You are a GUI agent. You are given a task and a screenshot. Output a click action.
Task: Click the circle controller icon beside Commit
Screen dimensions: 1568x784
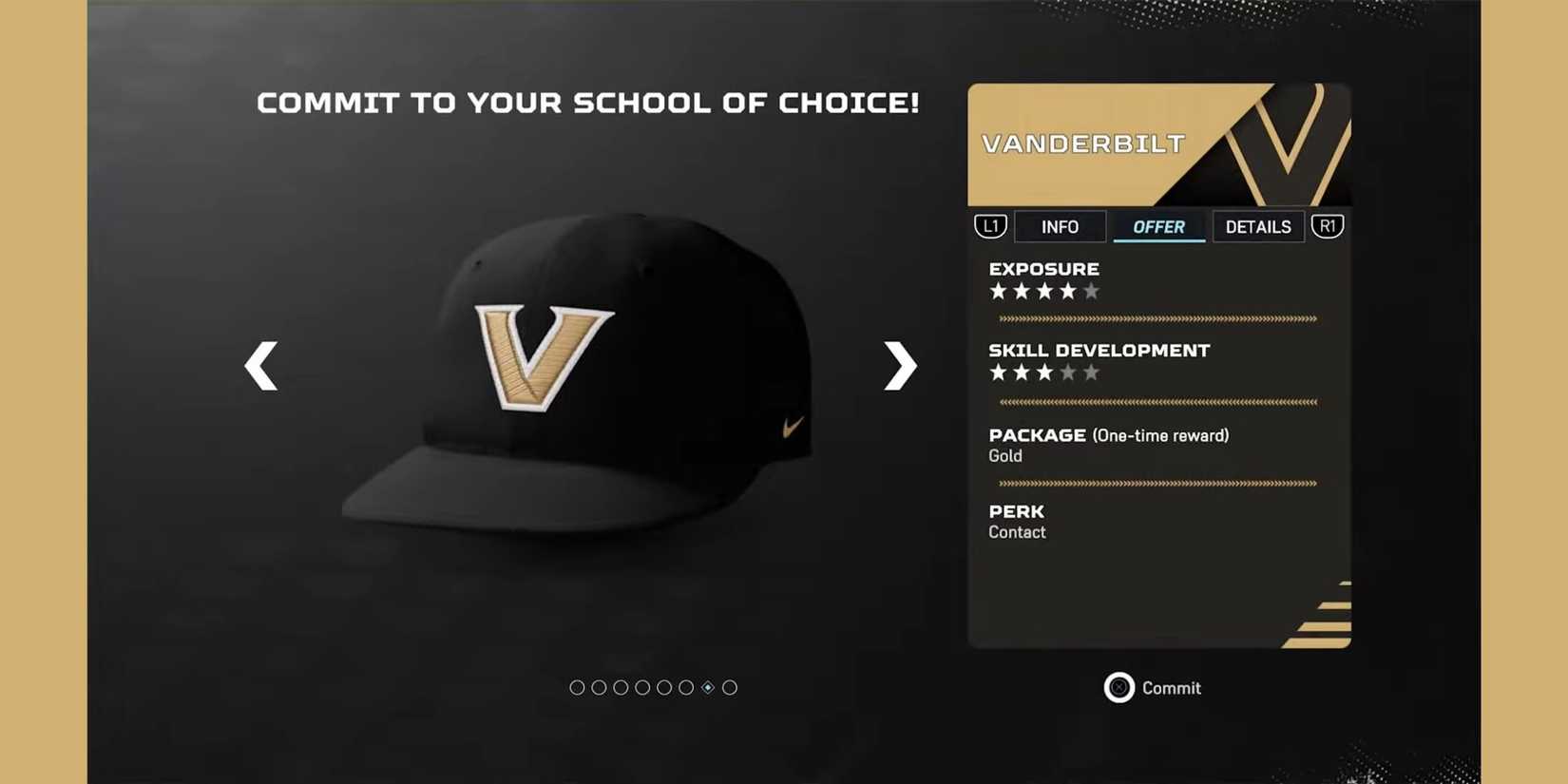coord(1119,687)
